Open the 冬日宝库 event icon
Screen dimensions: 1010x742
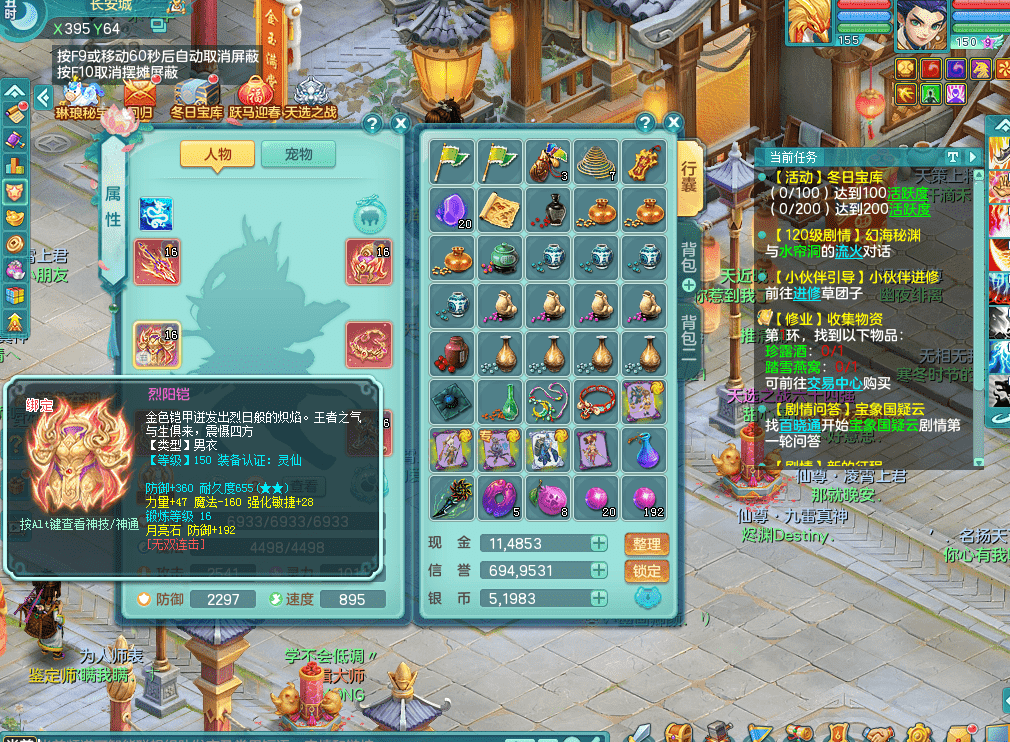(196, 98)
